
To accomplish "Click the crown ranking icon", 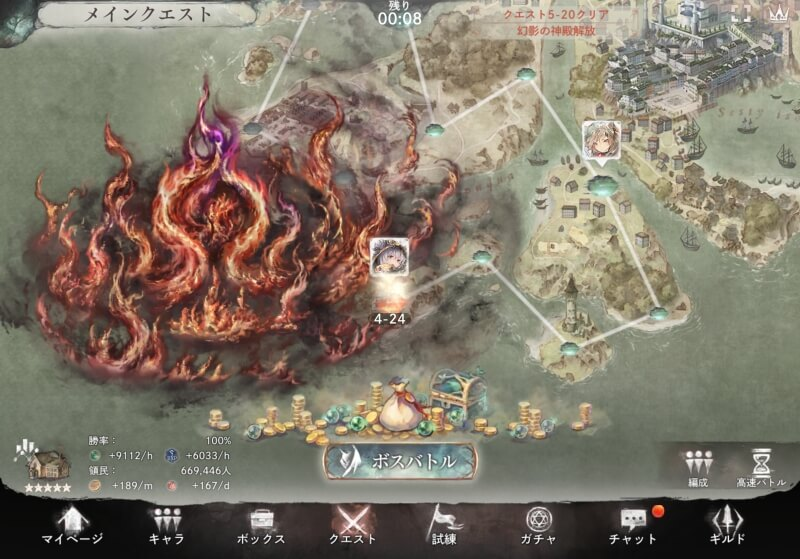I will pyautogui.click(x=778, y=14).
